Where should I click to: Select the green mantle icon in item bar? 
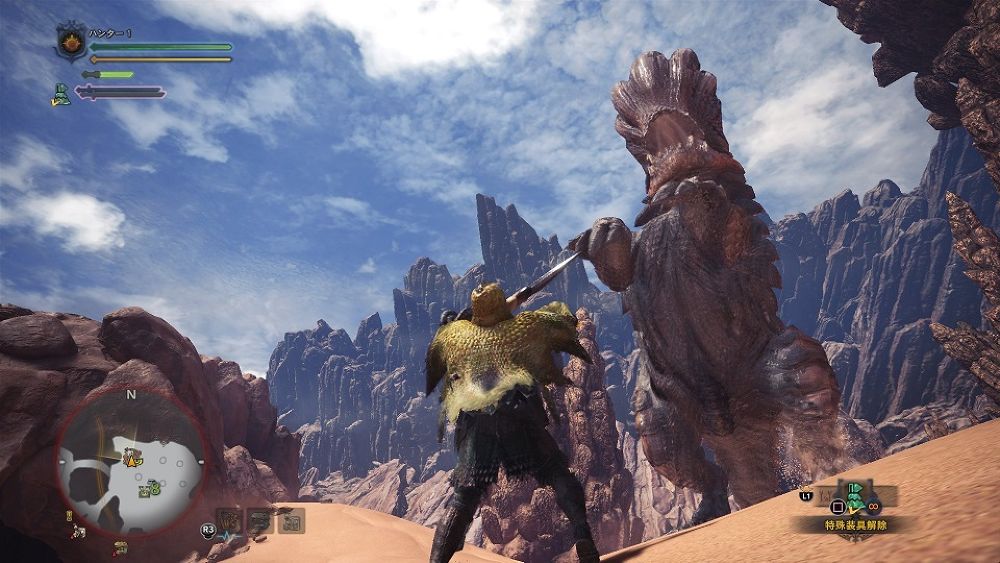(x=856, y=493)
